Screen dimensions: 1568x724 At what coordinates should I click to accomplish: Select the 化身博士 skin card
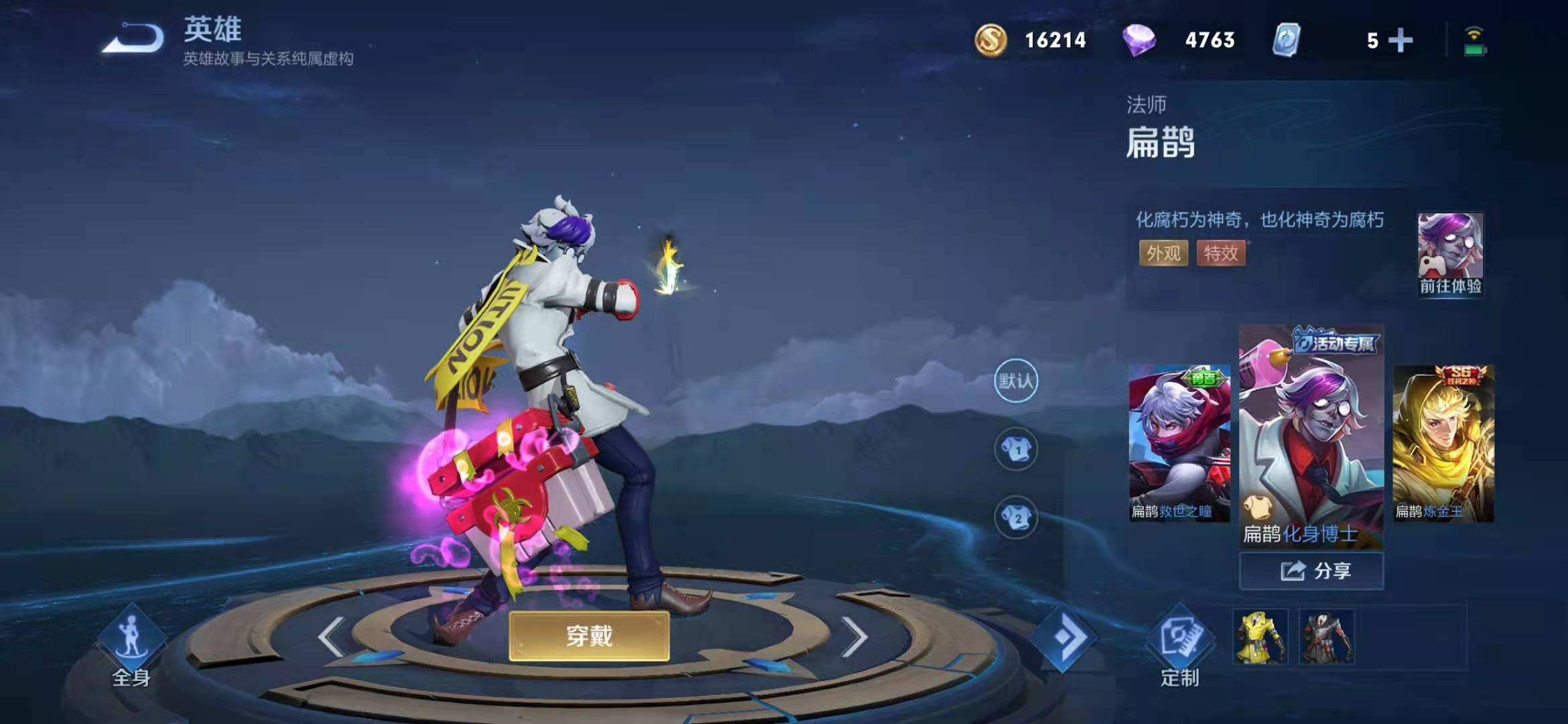click(x=1311, y=436)
